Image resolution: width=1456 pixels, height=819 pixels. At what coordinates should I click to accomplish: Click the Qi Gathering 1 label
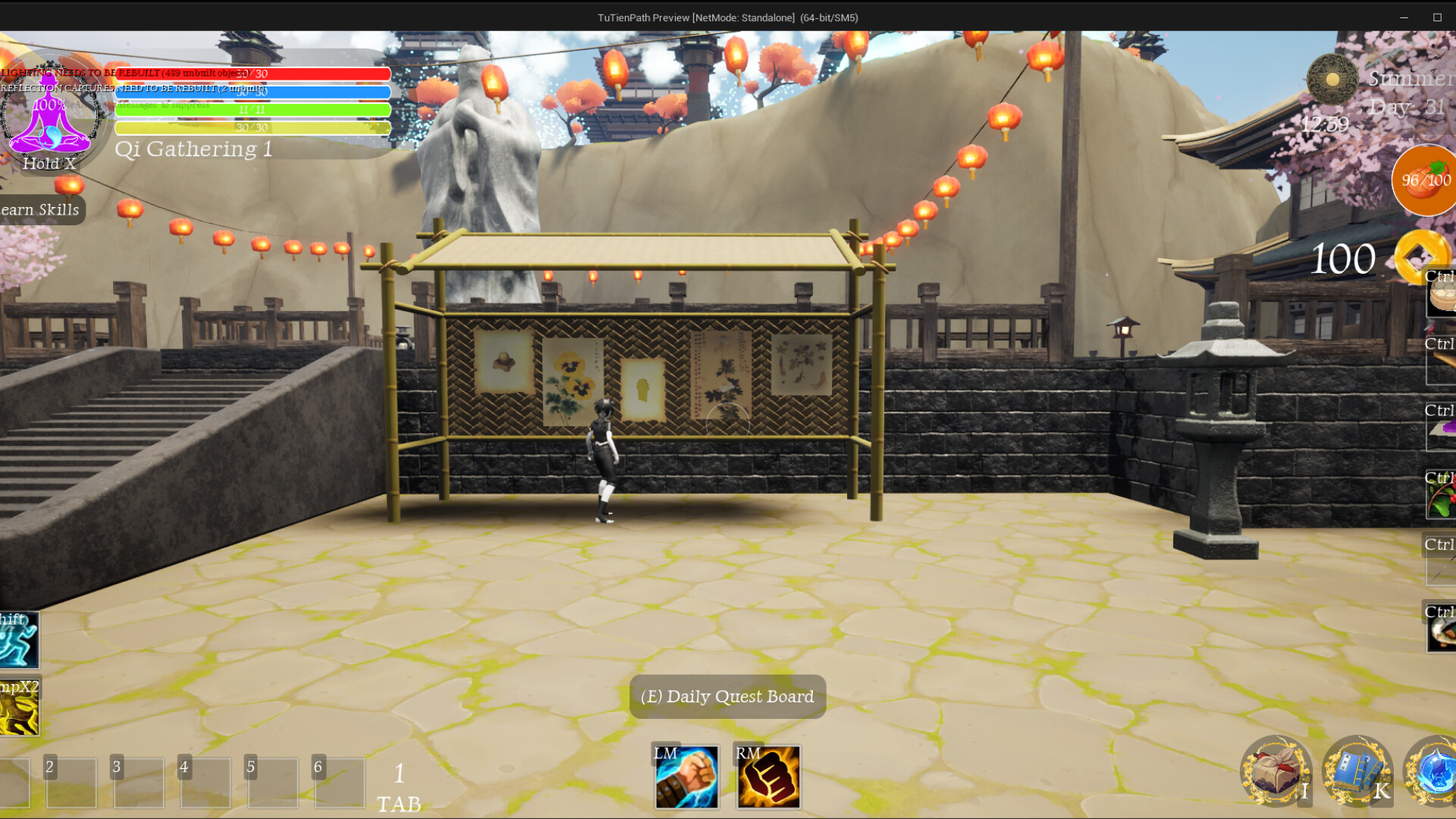194,149
